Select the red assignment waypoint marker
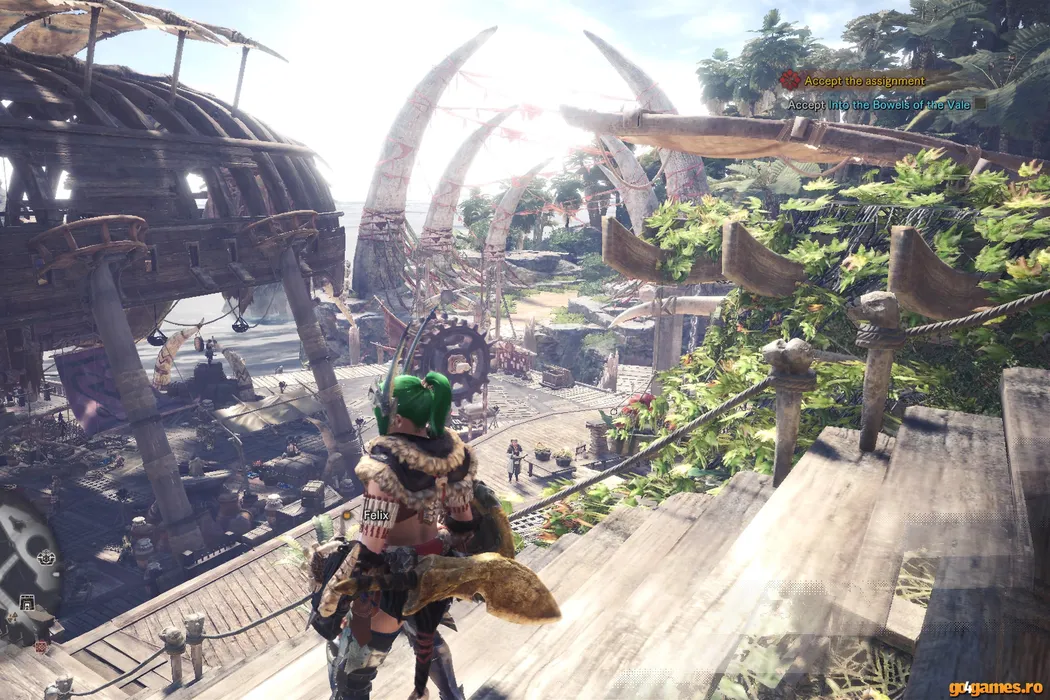 pos(40,647)
